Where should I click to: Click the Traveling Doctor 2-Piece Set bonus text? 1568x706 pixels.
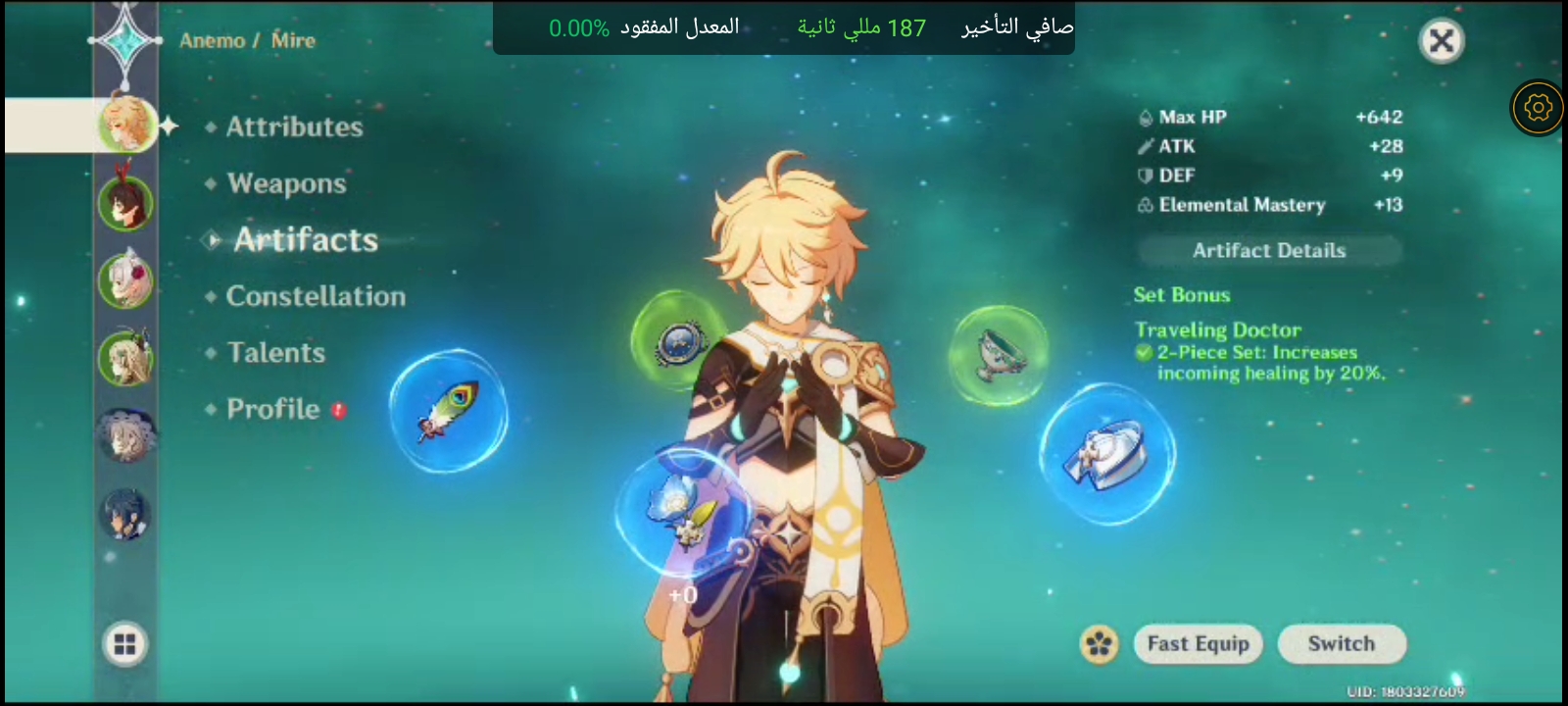click(x=1259, y=362)
